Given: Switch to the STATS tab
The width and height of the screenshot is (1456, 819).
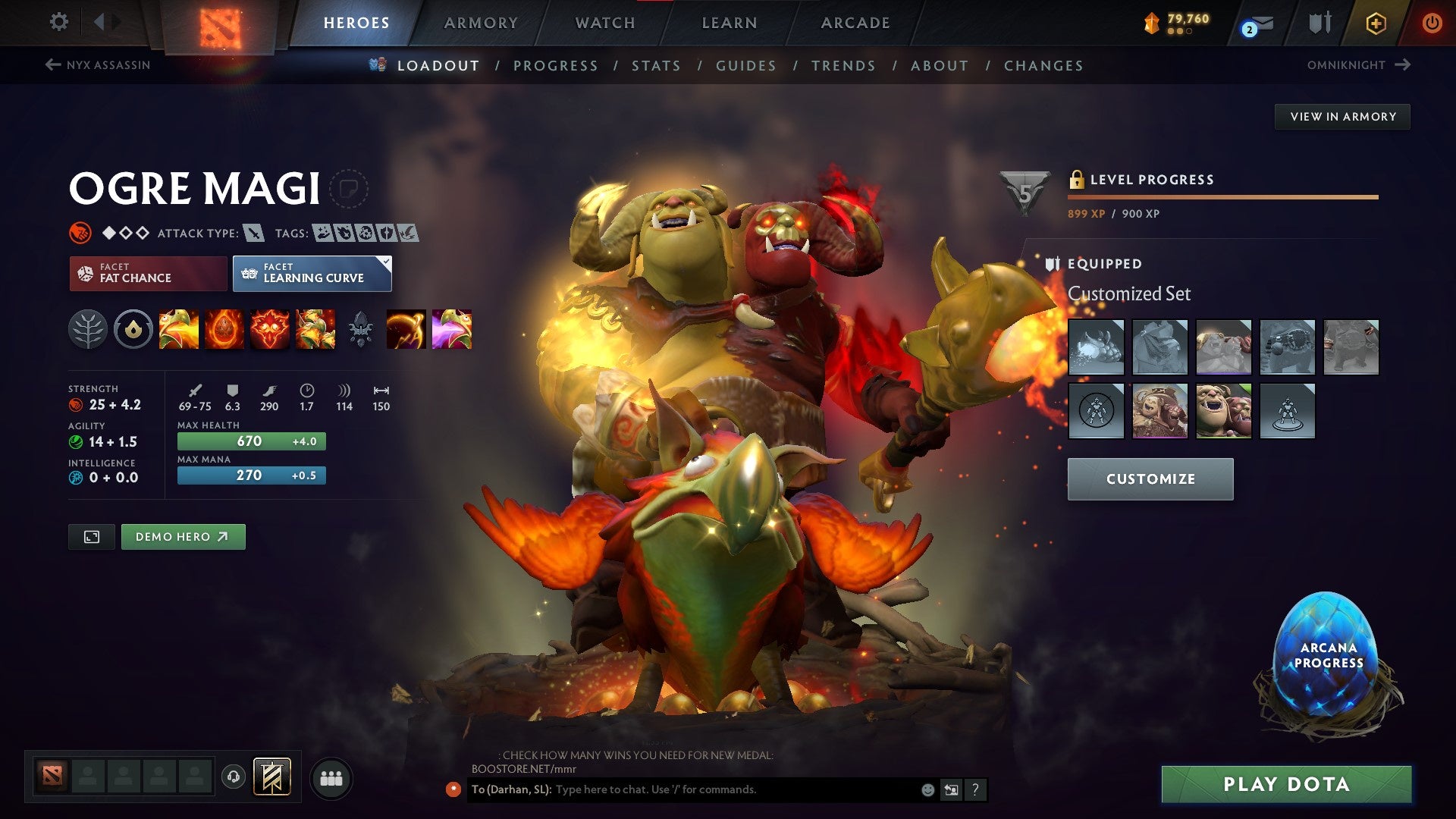Looking at the screenshot, I should 657,66.
